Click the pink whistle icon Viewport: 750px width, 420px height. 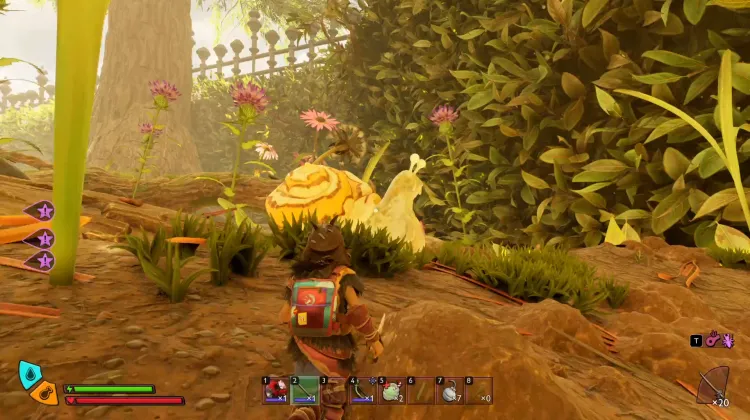(x=713, y=340)
